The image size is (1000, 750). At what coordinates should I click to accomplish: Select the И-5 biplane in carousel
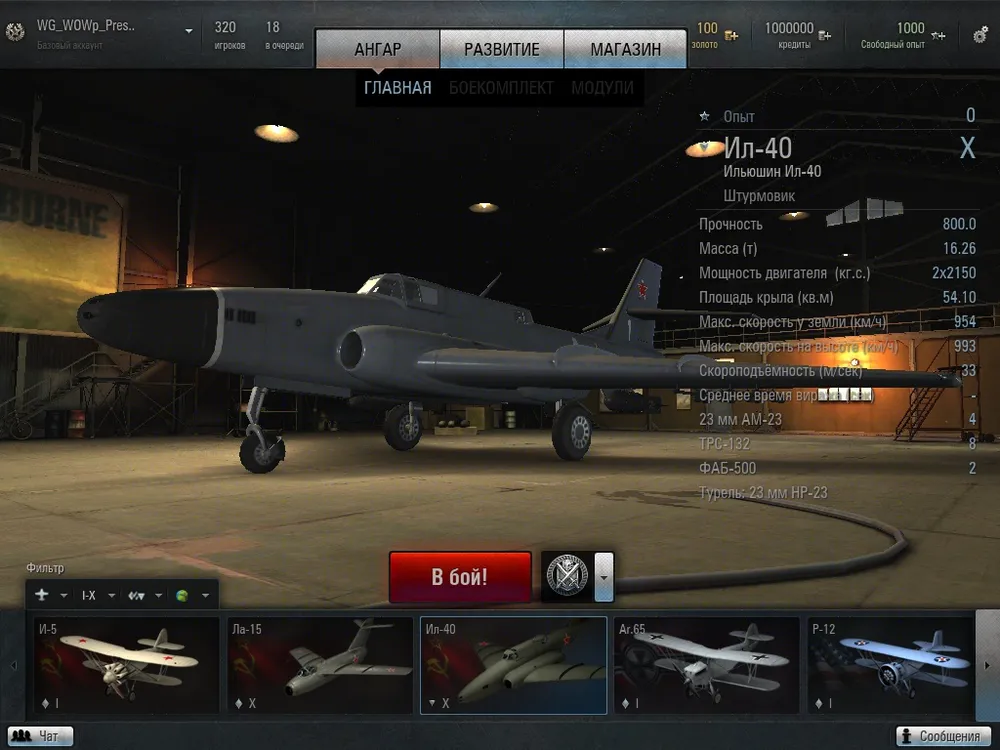pos(126,665)
